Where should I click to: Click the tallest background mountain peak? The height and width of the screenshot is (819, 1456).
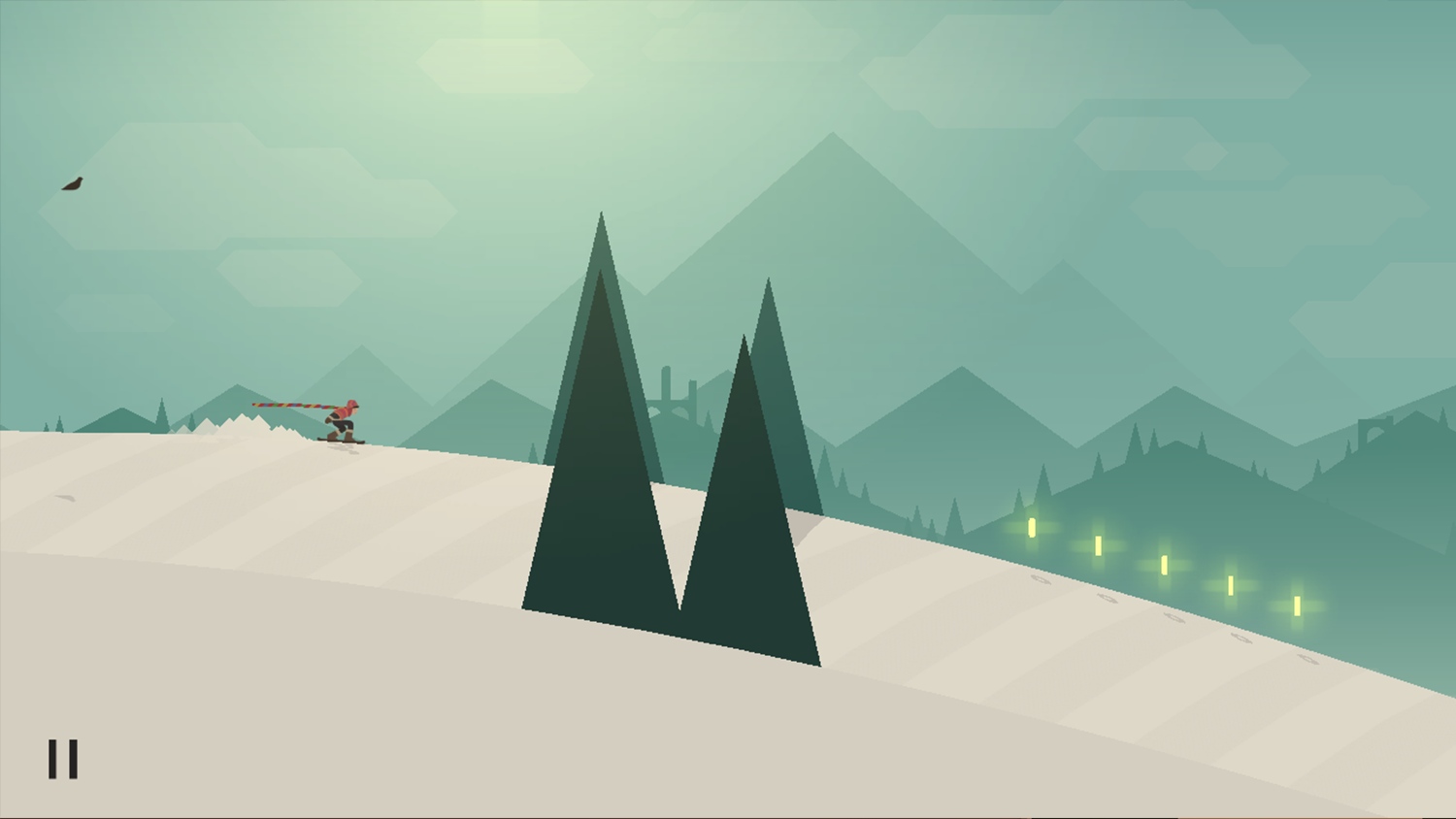tap(830, 136)
